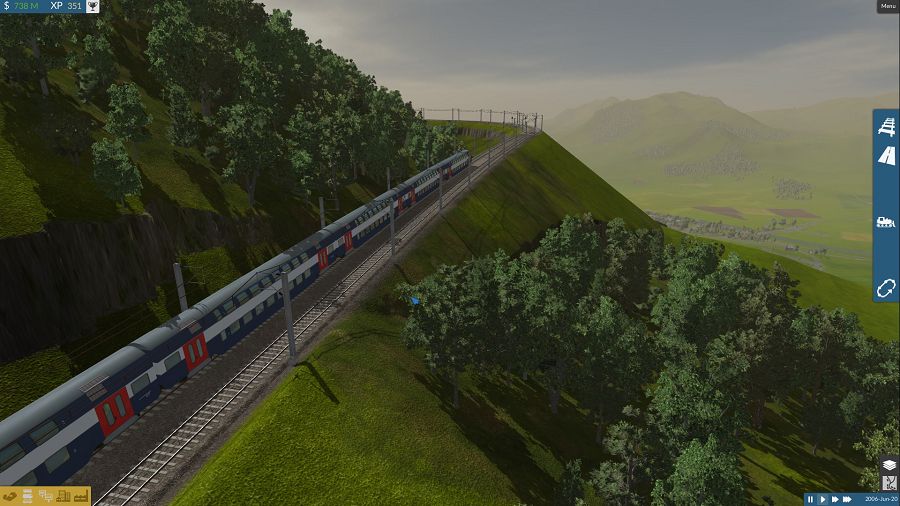Screen dimensions: 900x506
Task: Open the finances coin icon
Action: tap(10, 496)
